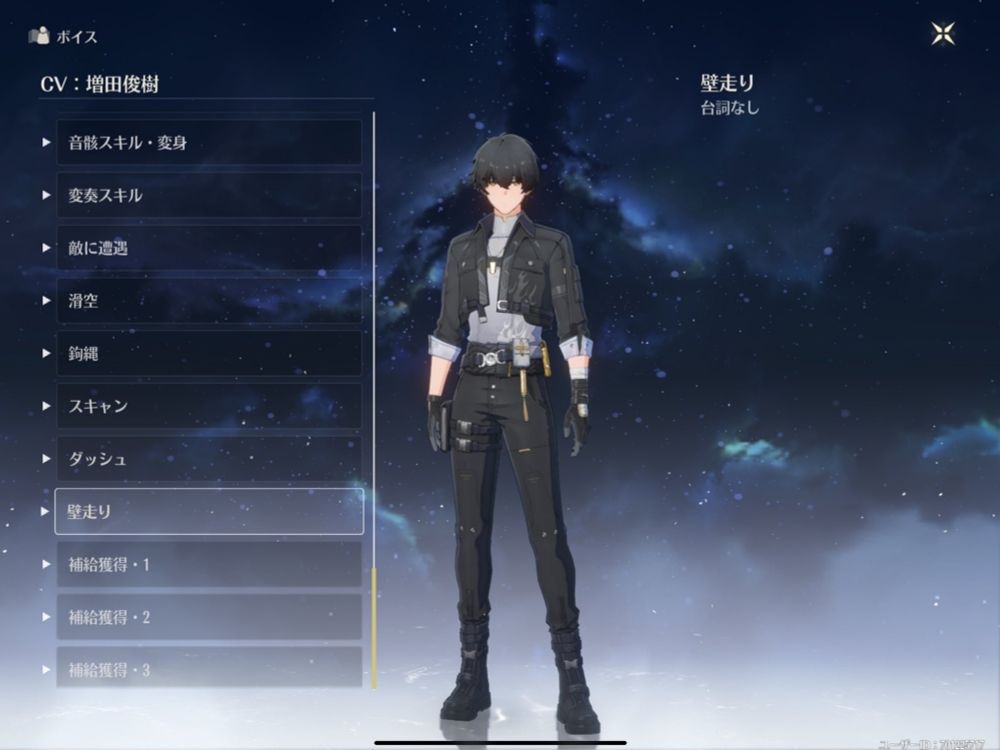This screenshot has width=1000, height=750.
Task: Play the ダッシュ voice line
Action: tap(208, 459)
